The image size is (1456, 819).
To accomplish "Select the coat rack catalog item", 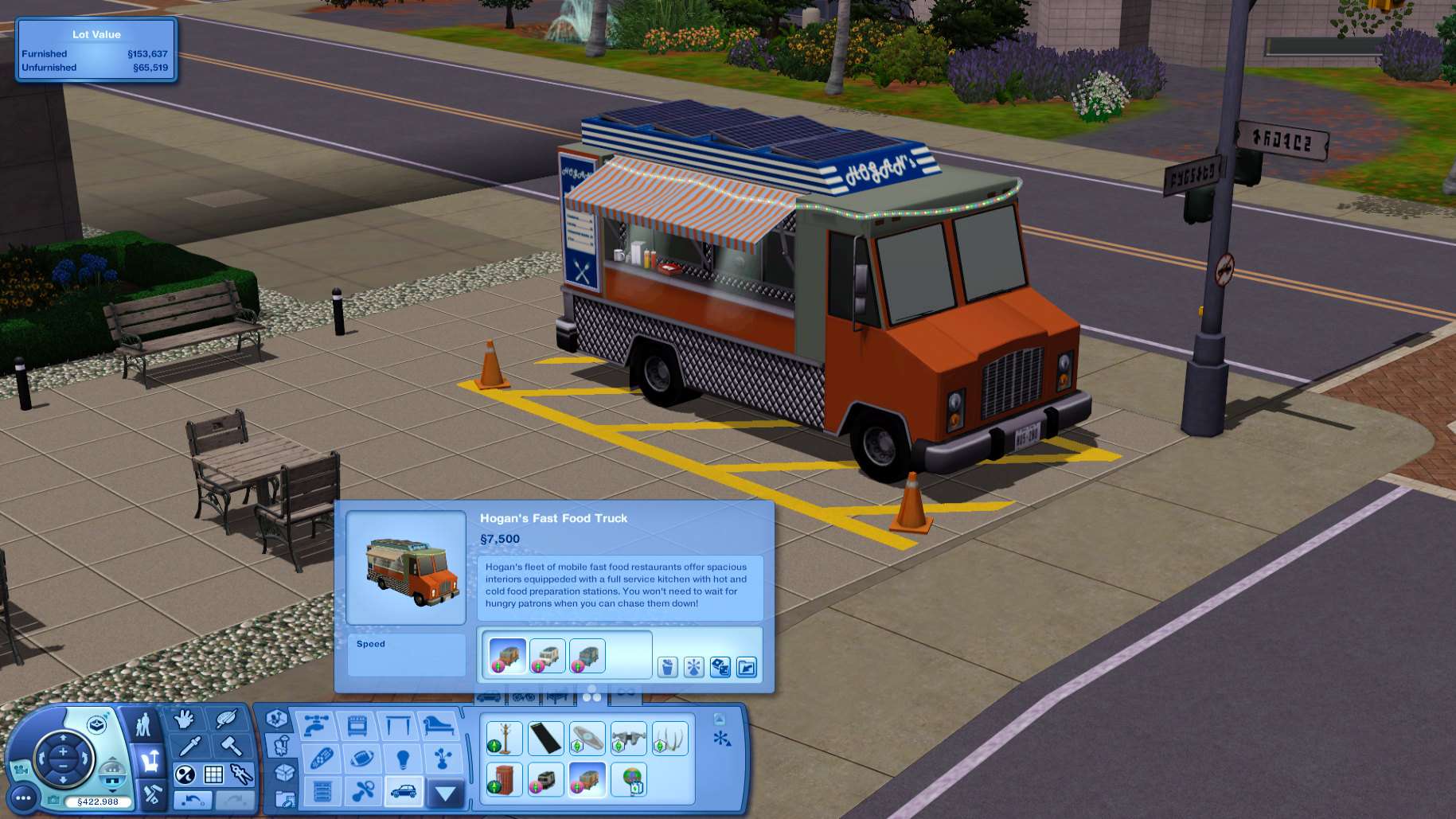I will [x=504, y=739].
